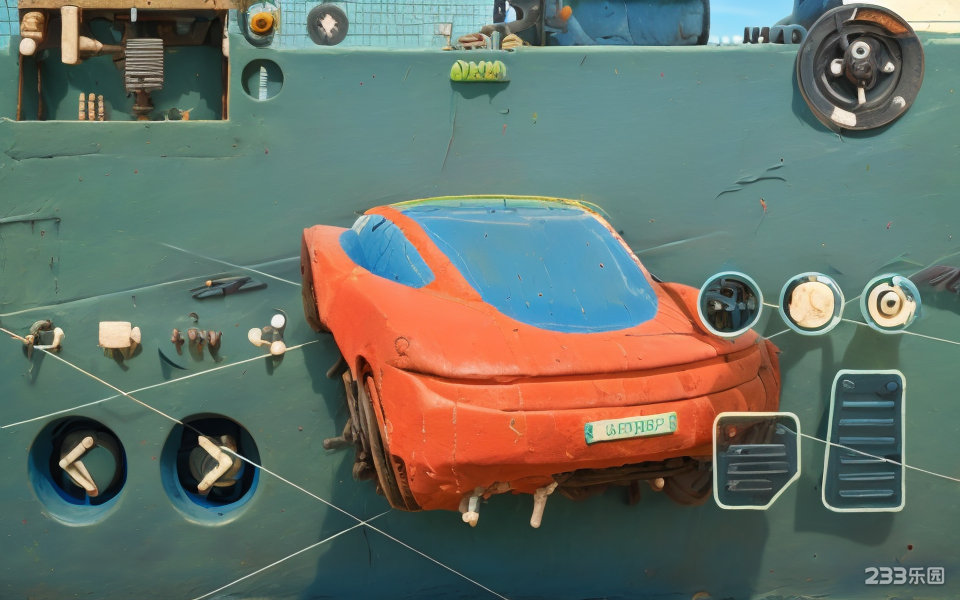This screenshot has width=960, height=600.
Task: Steer right with the right arrow button
Action: click(211, 467)
